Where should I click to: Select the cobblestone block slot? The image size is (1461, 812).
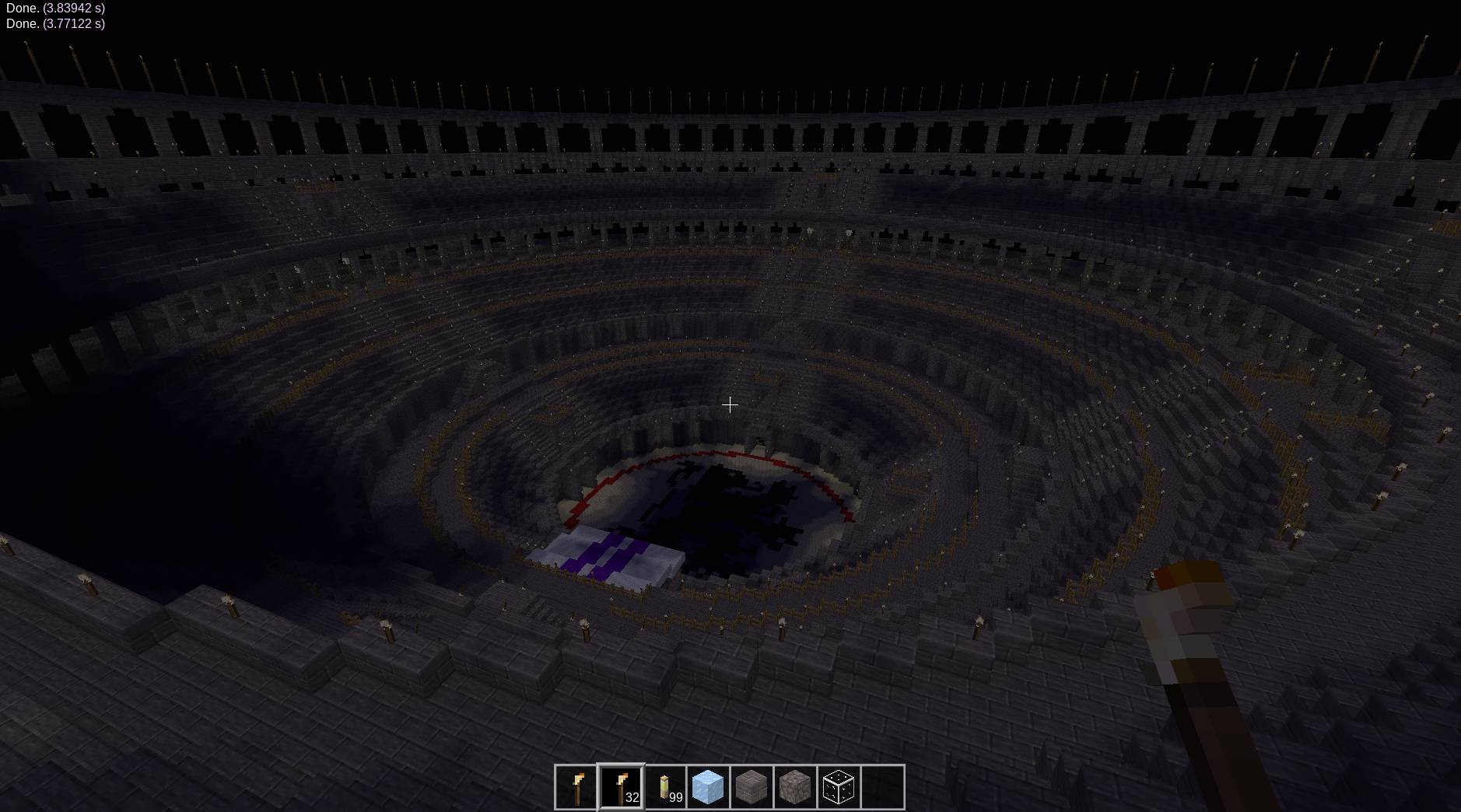[x=795, y=787]
